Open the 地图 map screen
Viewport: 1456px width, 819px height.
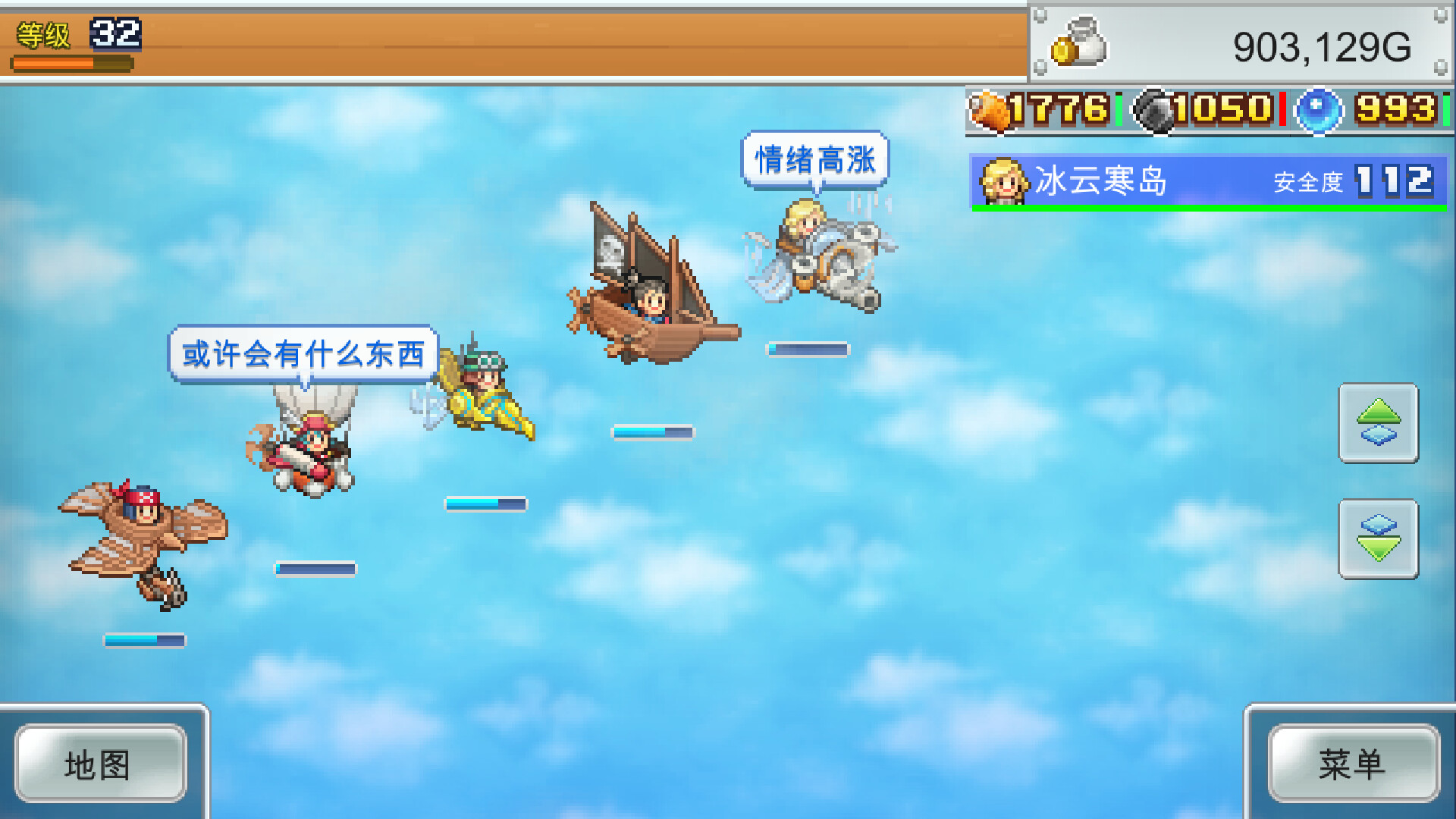(101, 764)
